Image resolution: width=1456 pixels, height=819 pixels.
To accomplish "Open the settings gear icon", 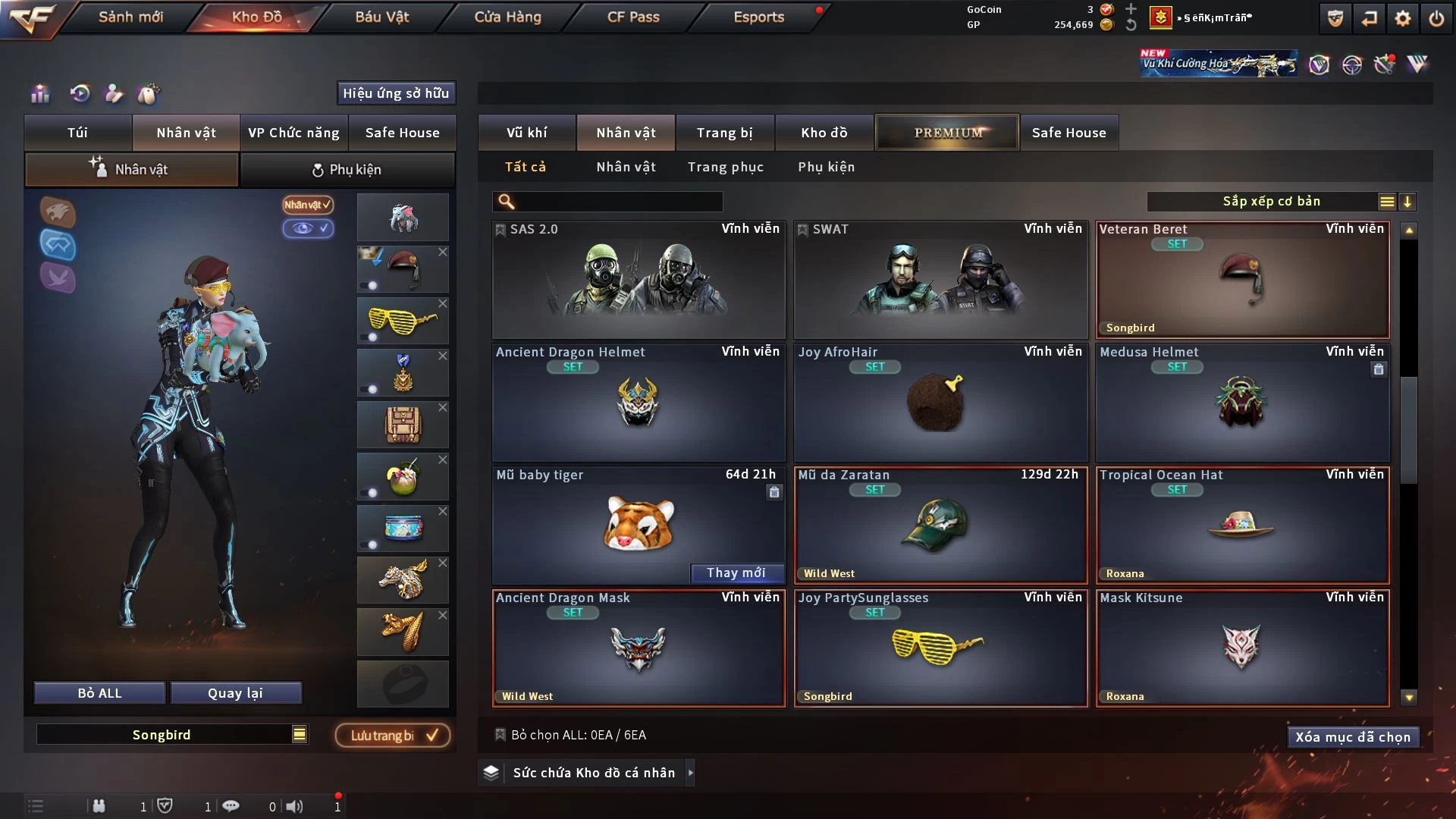I will coord(1402,18).
